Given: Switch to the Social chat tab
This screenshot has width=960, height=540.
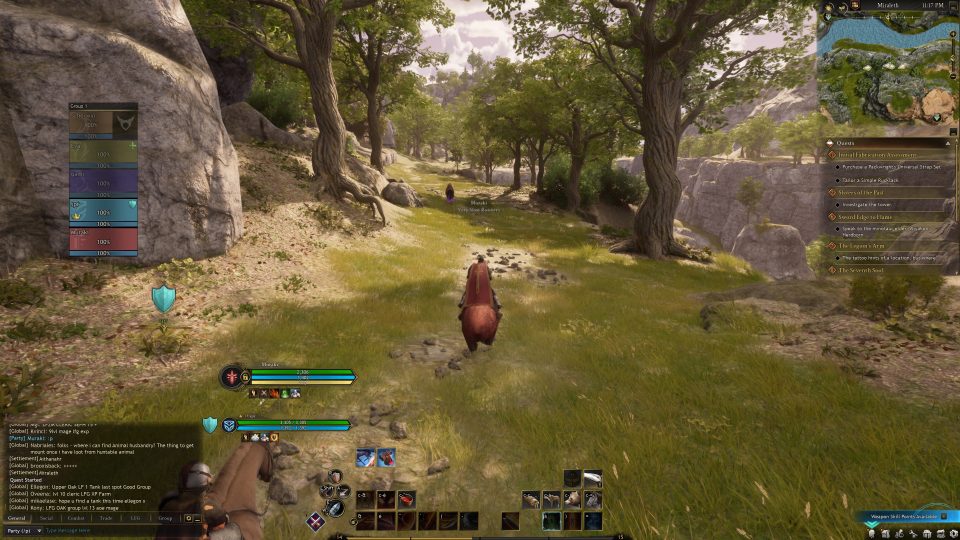Looking at the screenshot, I should (x=46, y=518).
